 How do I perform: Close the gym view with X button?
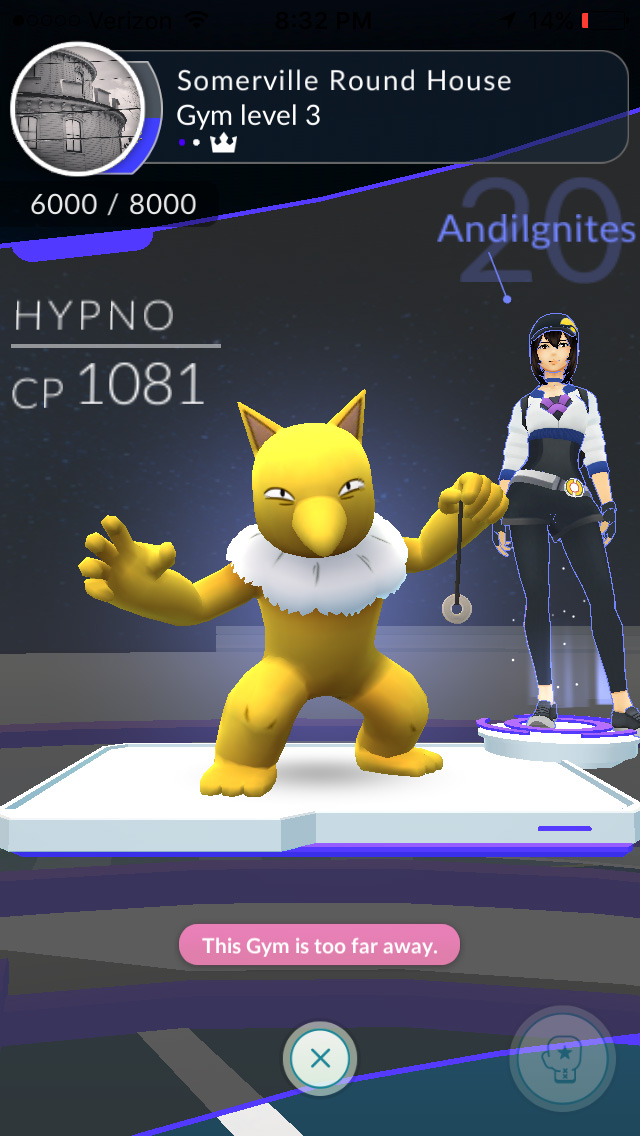point(320,1058)
